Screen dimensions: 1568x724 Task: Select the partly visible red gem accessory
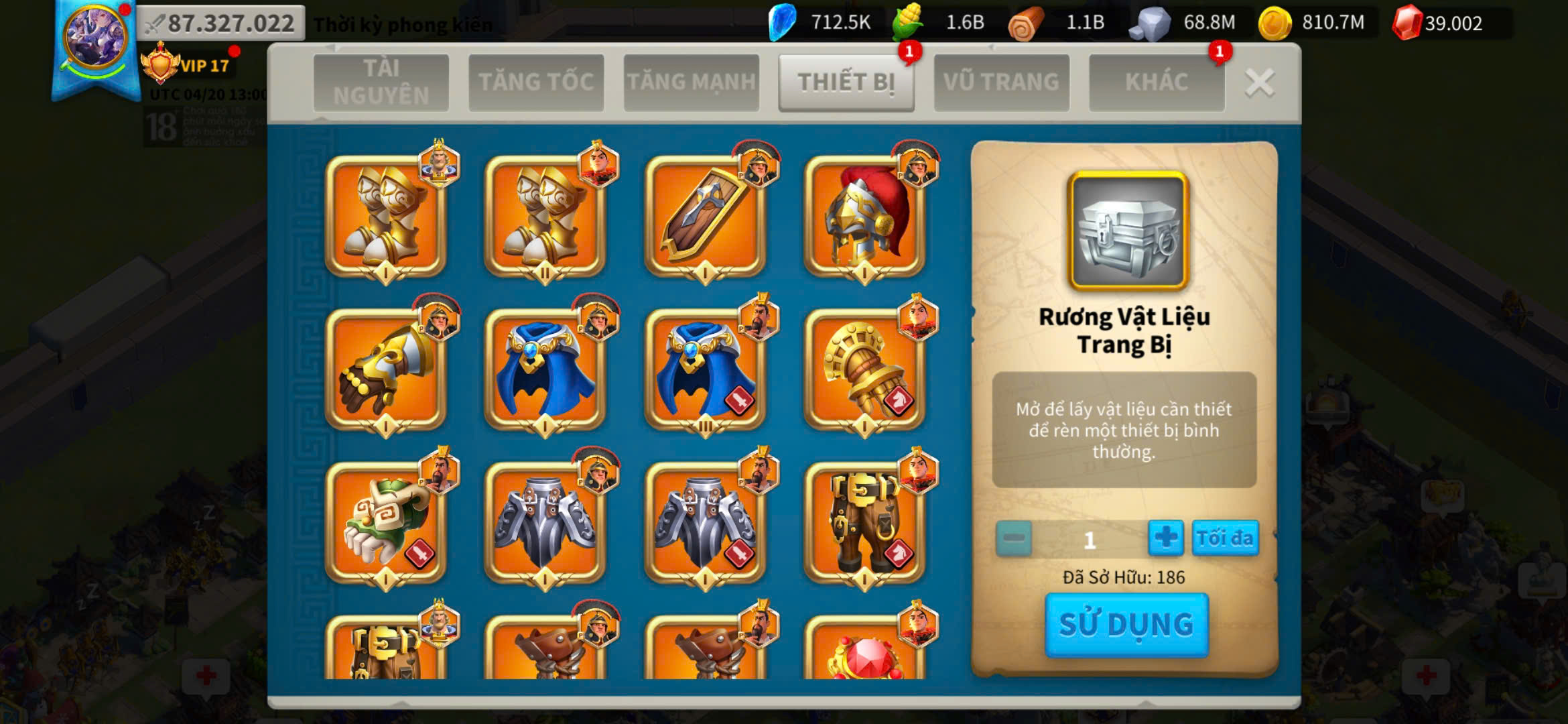pos(864,650)
